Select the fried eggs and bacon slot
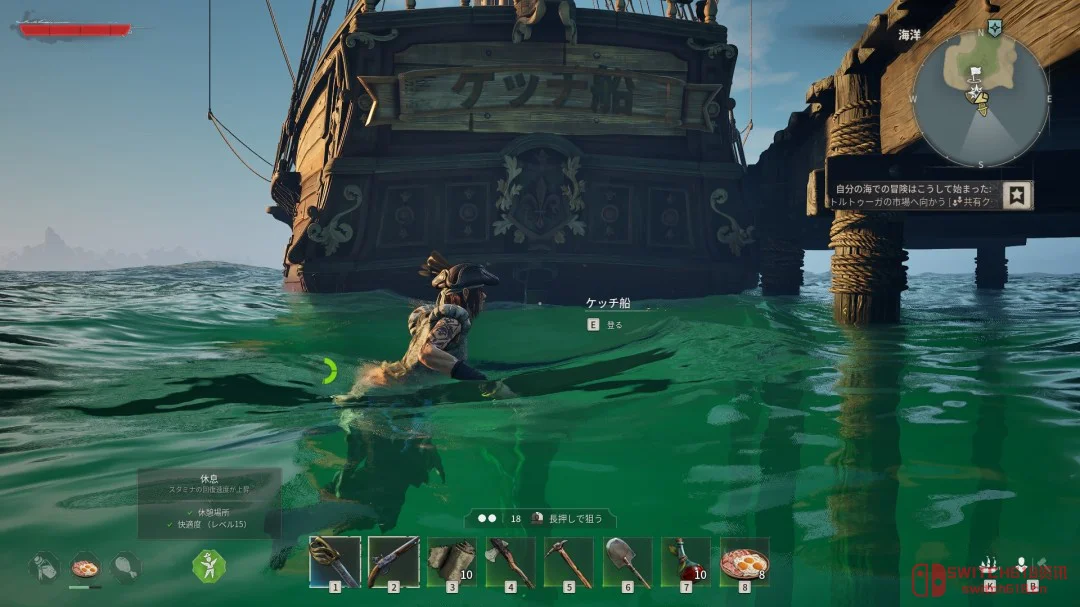This screenshot has width=1080, height=607. pos(745,562)
